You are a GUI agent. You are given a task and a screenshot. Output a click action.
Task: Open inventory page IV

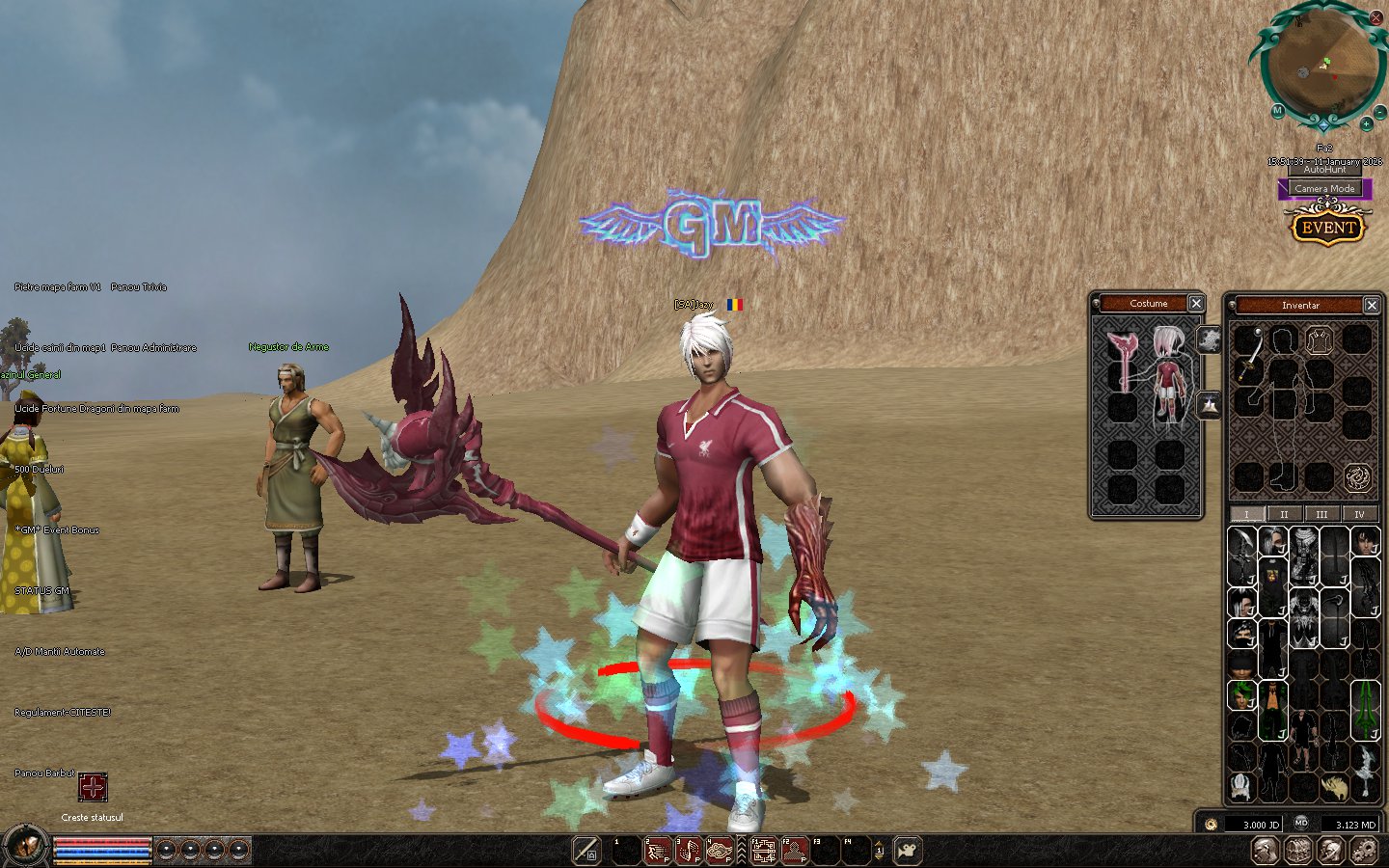coord(1359,514)
